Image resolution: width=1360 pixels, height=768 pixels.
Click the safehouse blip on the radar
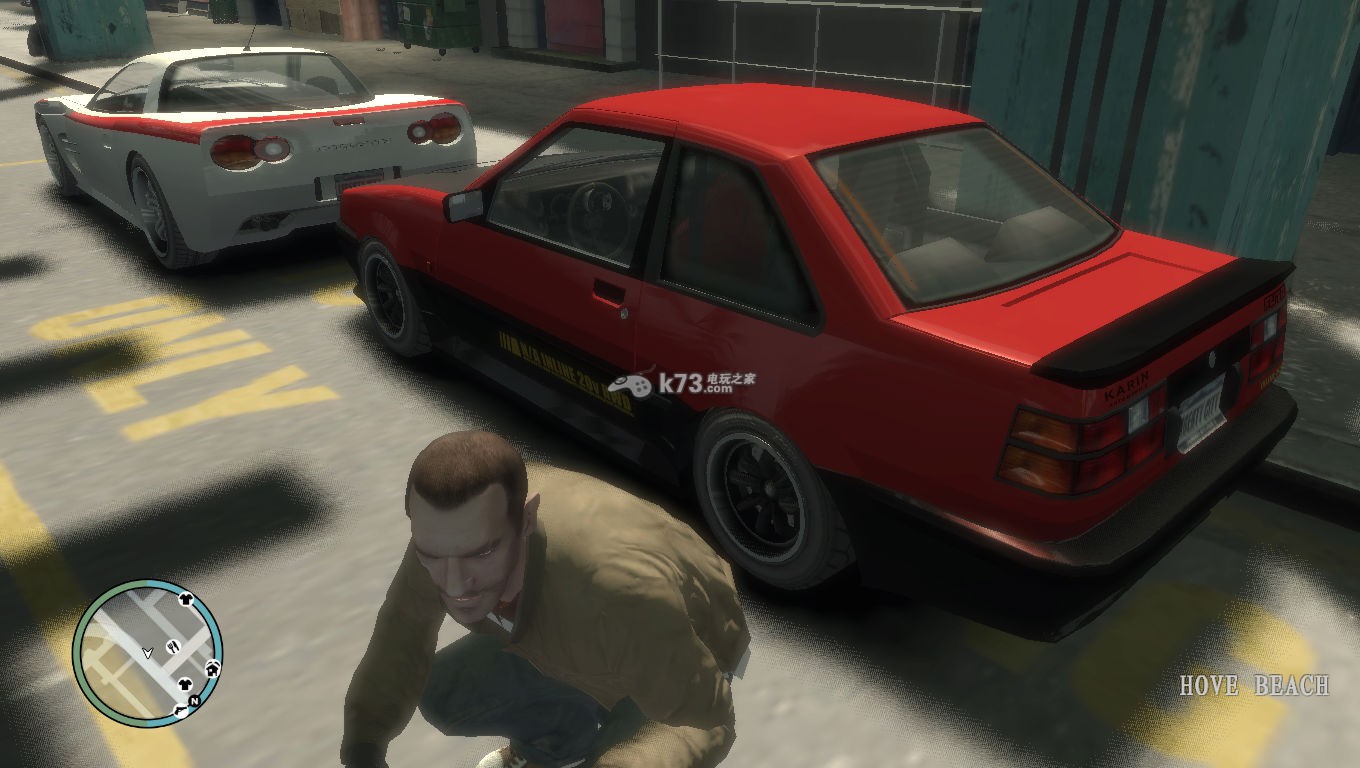pyautogui.click(x=212, y=667)
